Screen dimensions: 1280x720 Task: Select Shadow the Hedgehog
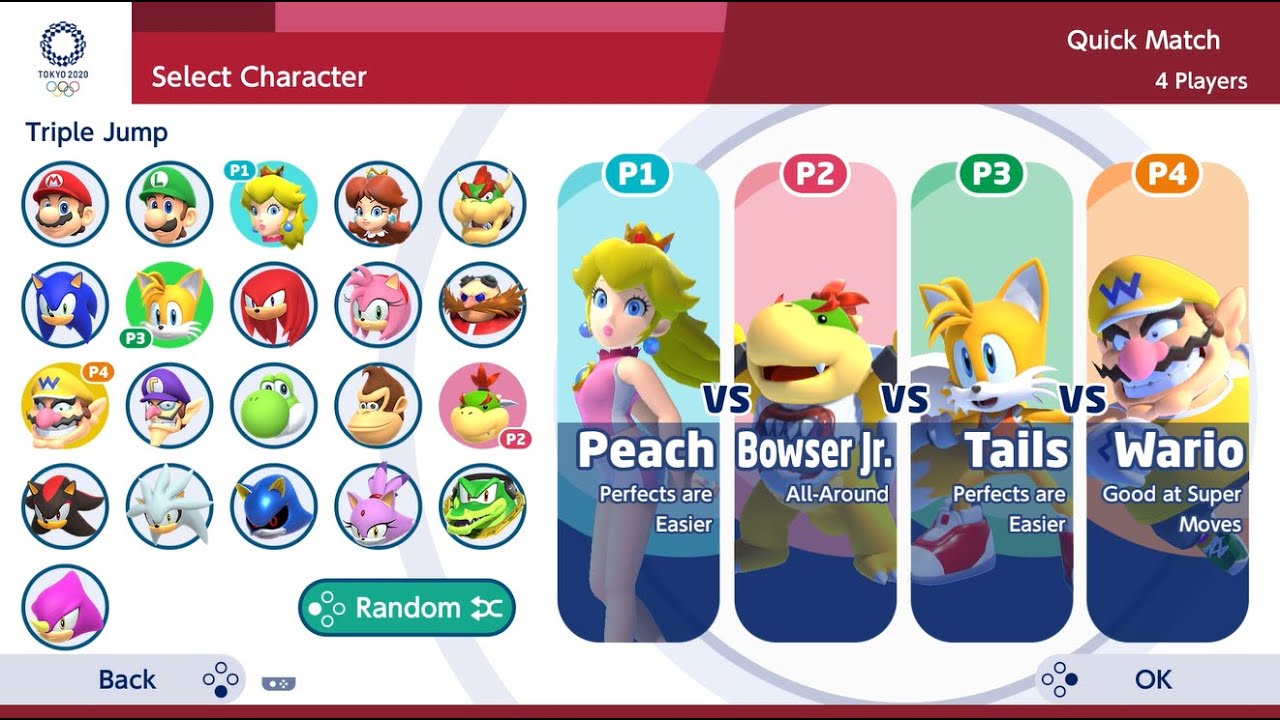pyautogui.click(x=65, y=507)
